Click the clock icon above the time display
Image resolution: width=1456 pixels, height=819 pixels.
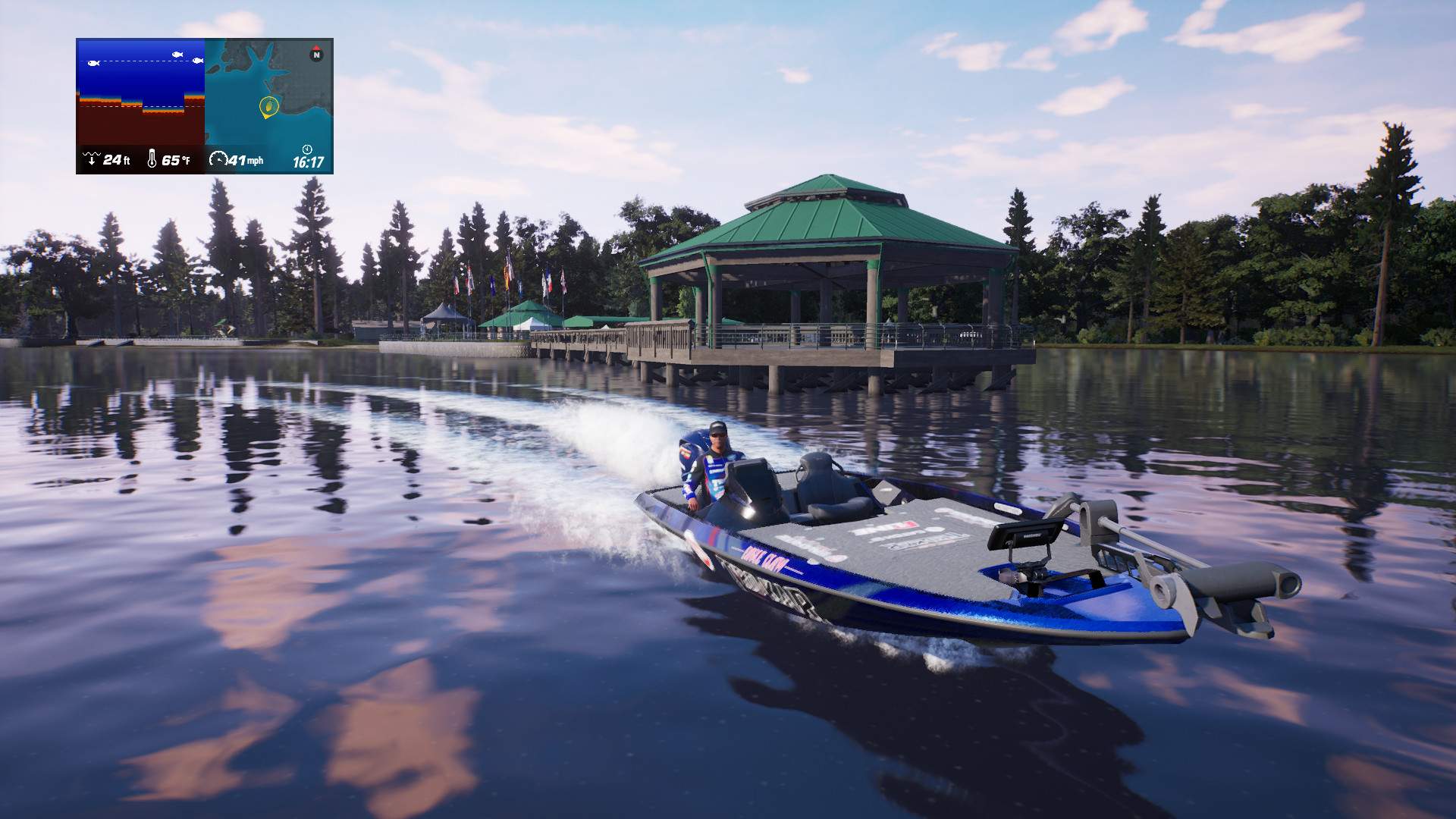307,150
